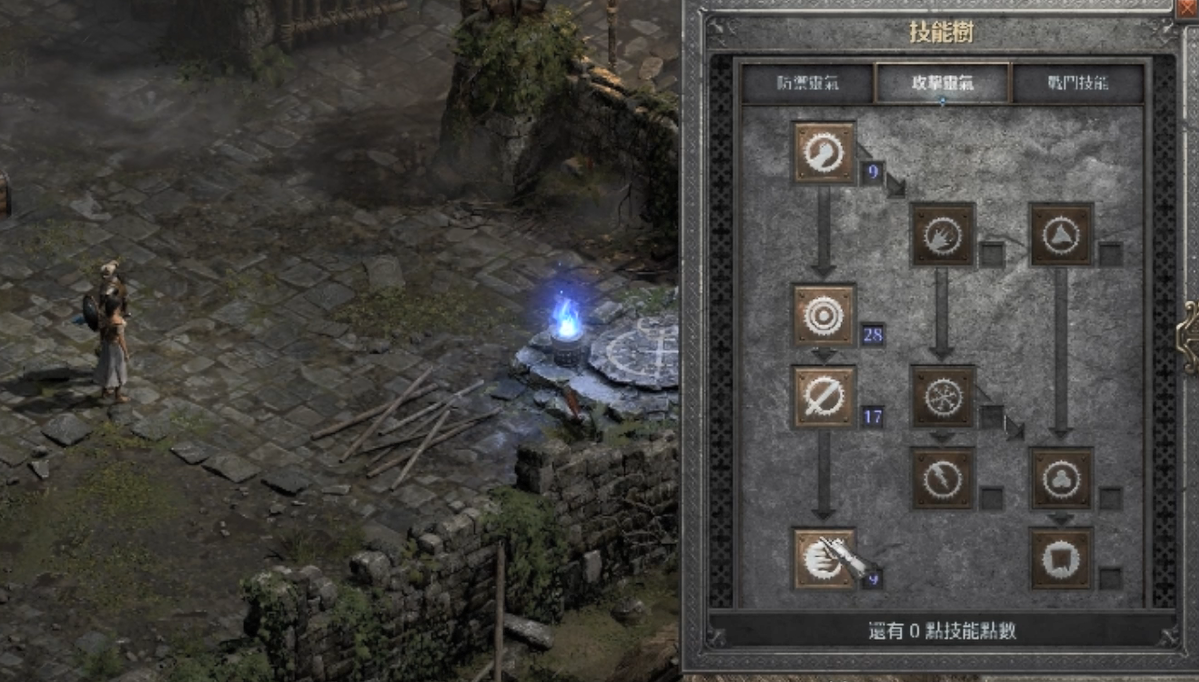Choose the Thorns aura skill icon
This screenshot has height=682, width=1199.
1061,235
